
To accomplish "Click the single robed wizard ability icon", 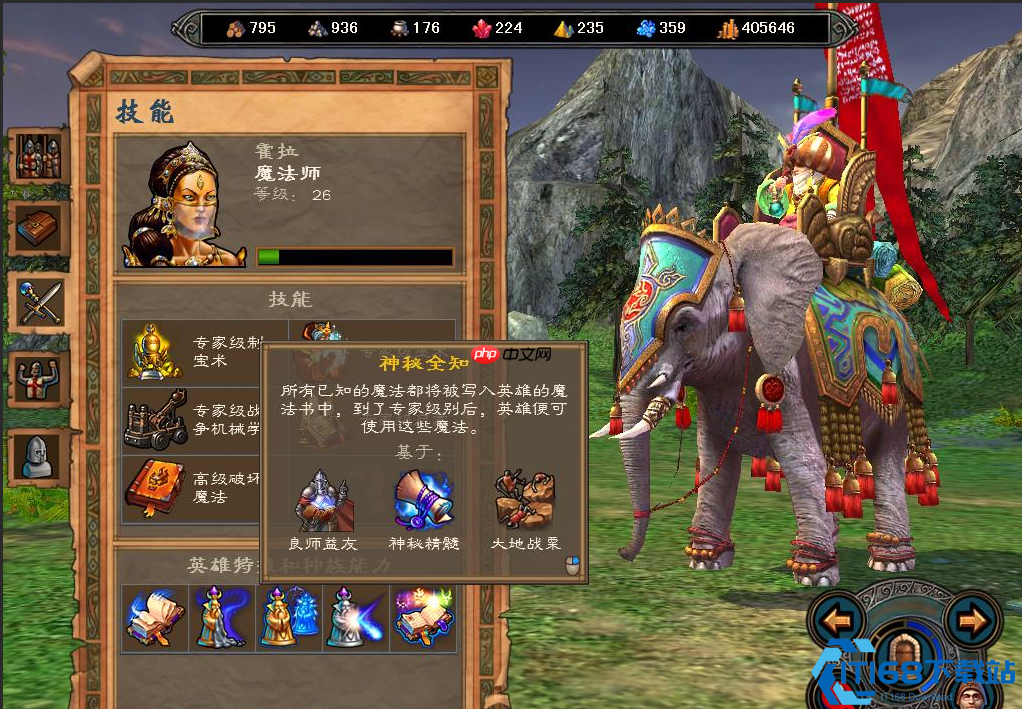I will pyautogui.click(x=221, y=617).
